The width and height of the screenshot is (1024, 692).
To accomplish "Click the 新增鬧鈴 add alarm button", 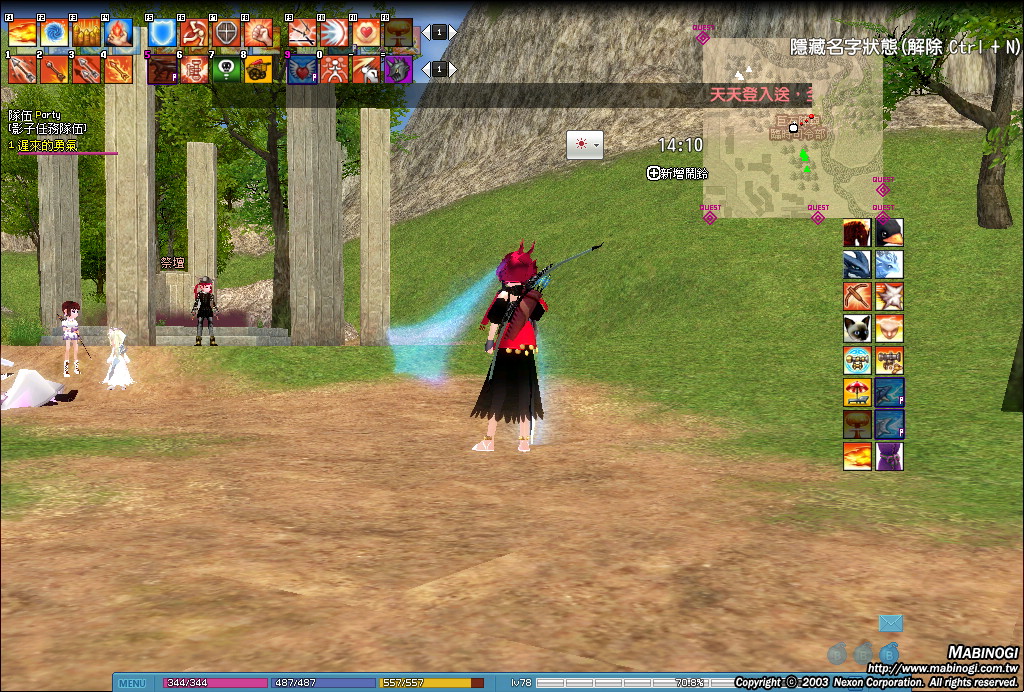I will click(677, 173).
